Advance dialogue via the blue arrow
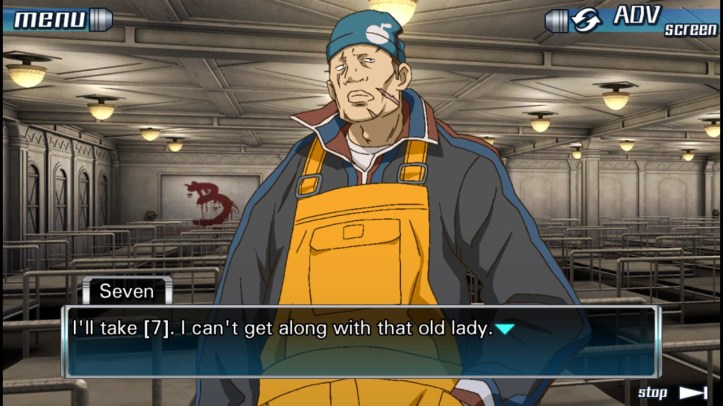 point(507,328)
